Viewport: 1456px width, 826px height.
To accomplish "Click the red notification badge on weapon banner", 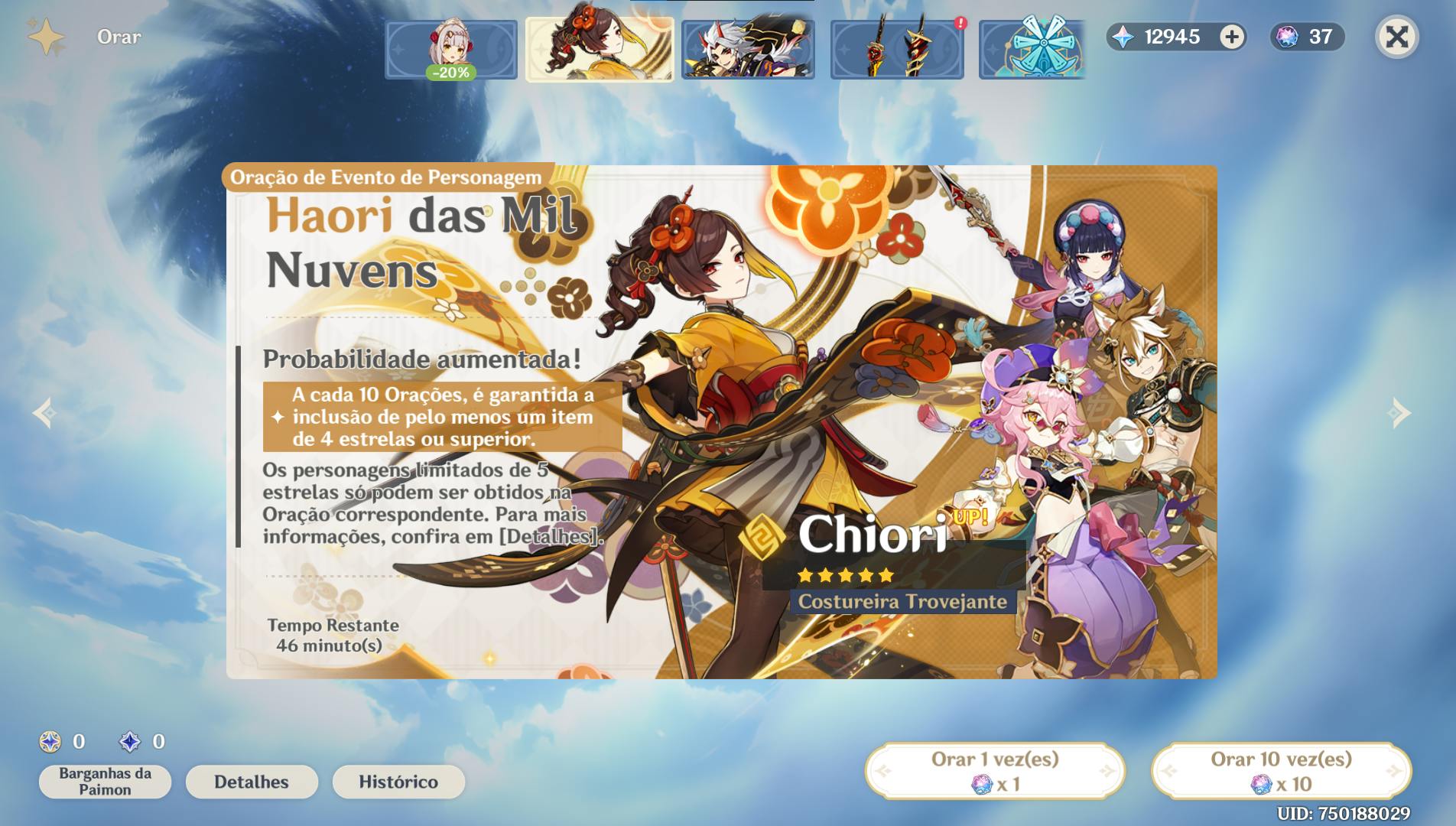I will pos(959,23).
